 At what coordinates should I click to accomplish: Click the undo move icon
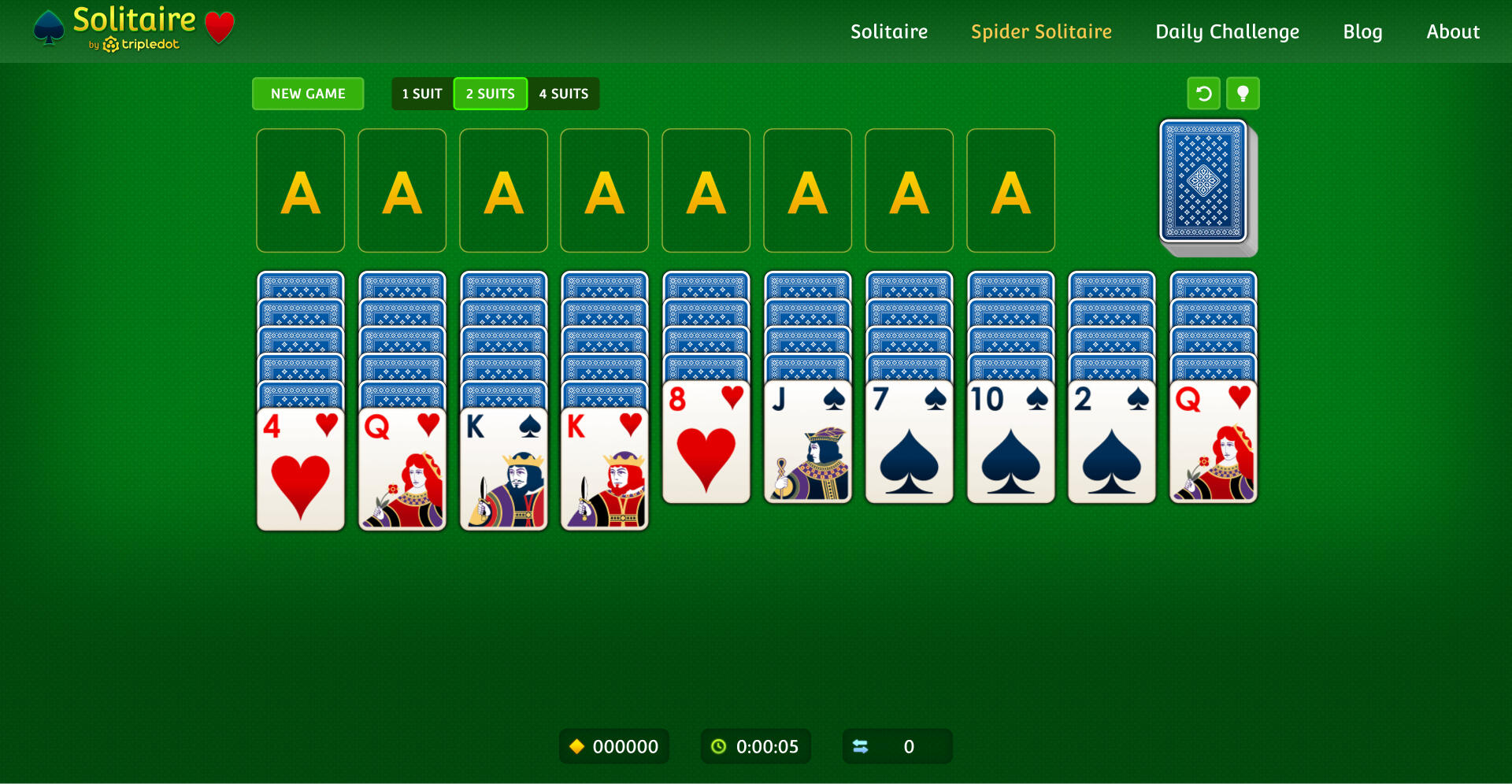[1204, 93]
